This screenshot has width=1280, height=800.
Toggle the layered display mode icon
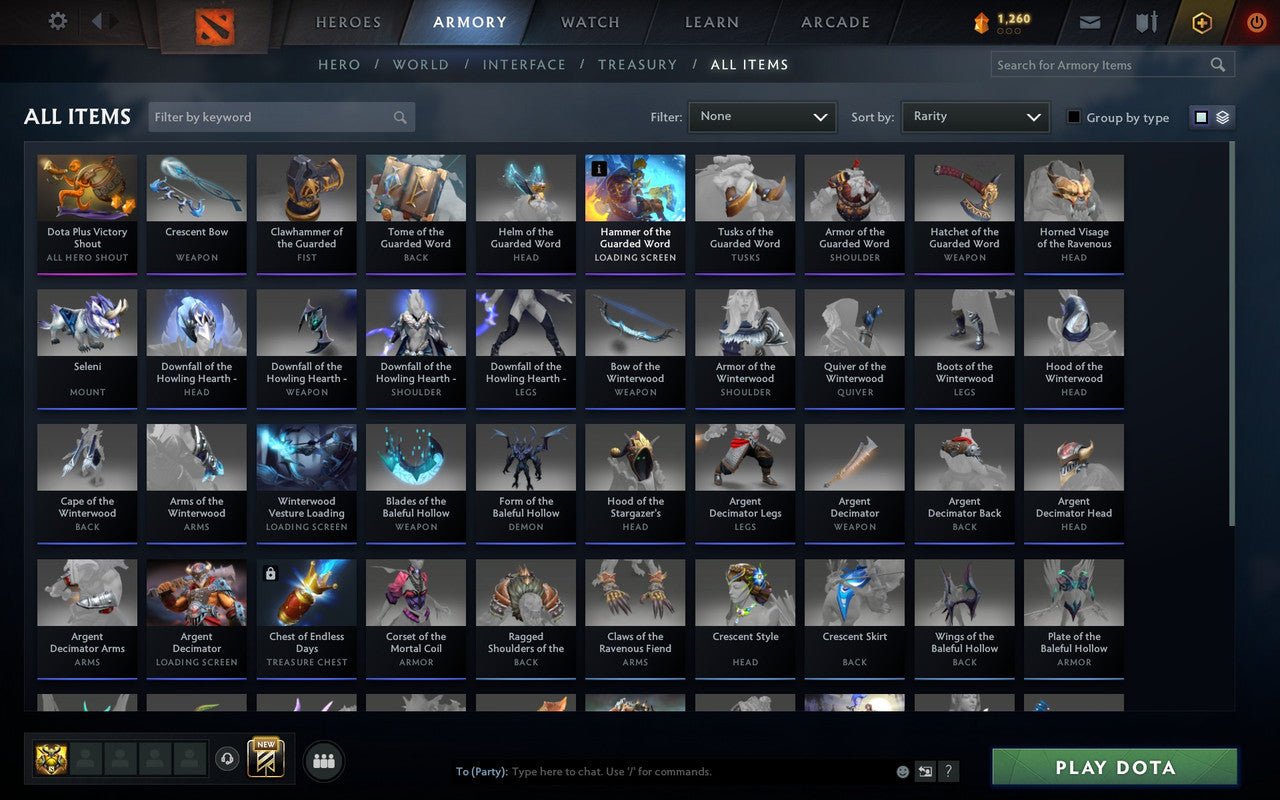(x=1222, y=117)
